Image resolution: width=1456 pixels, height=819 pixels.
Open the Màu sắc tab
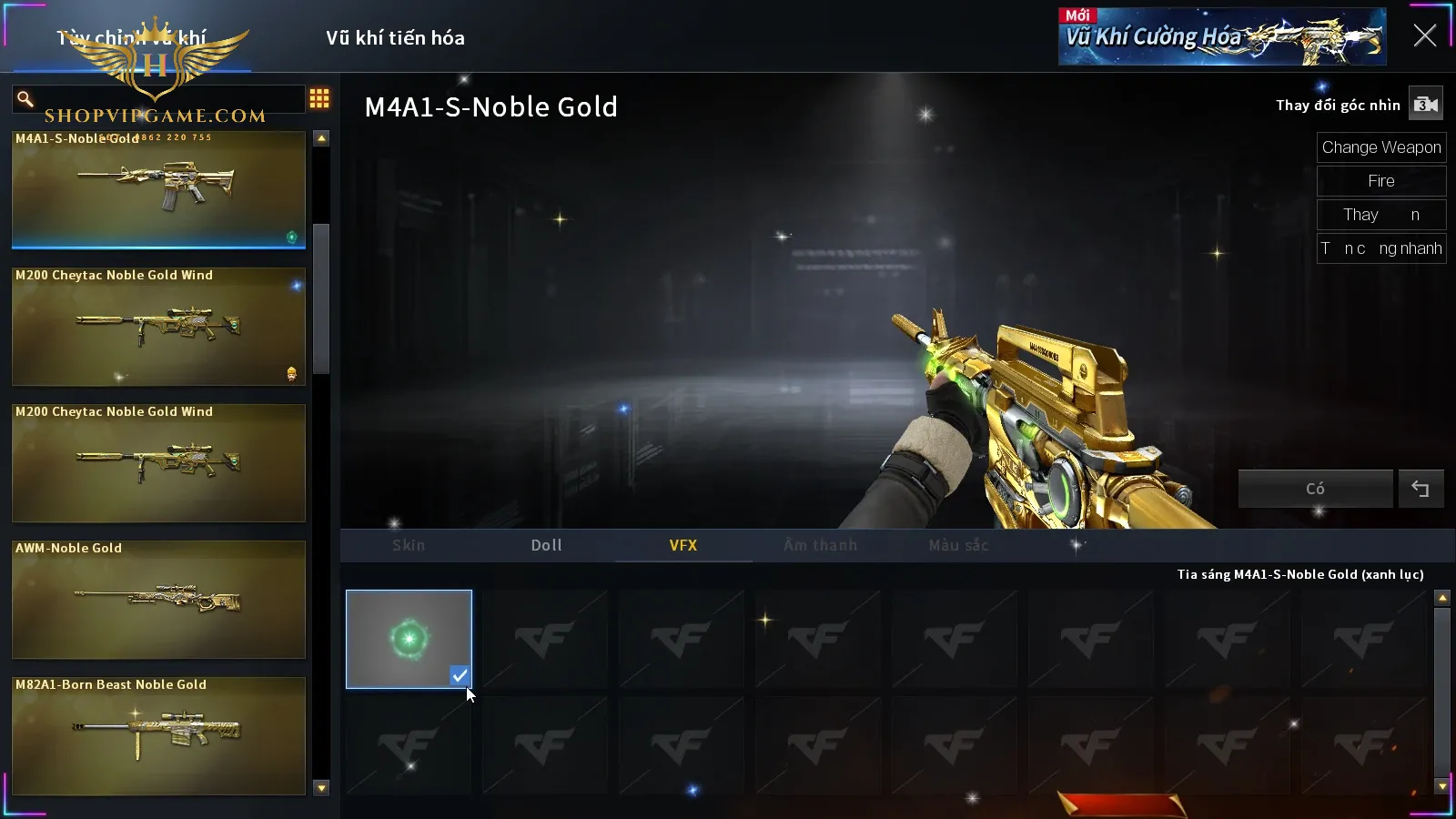click(x=958, y=545)
